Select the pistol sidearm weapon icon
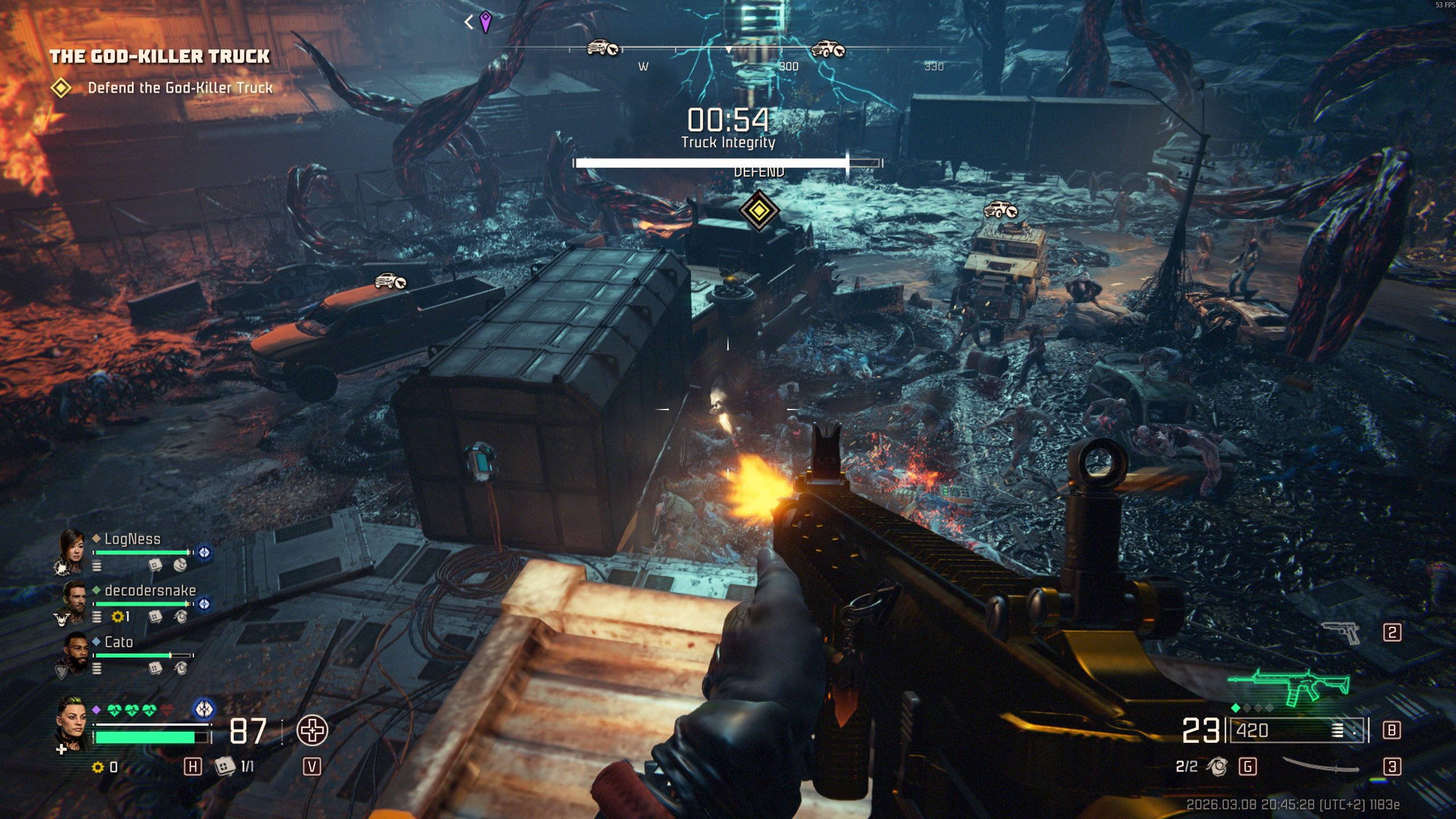The height and width of the screenshot is (819, 1456). (1341, 632)
